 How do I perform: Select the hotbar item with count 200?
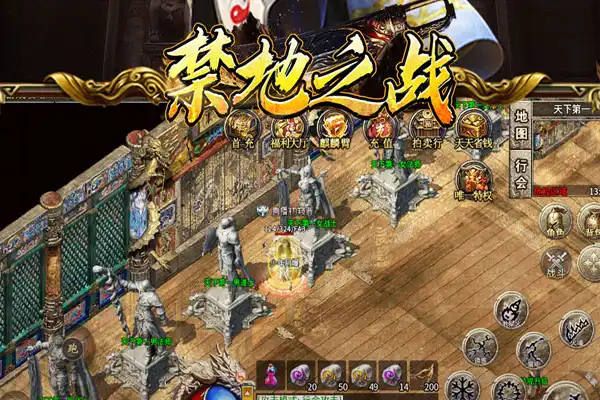pos(425,374)
